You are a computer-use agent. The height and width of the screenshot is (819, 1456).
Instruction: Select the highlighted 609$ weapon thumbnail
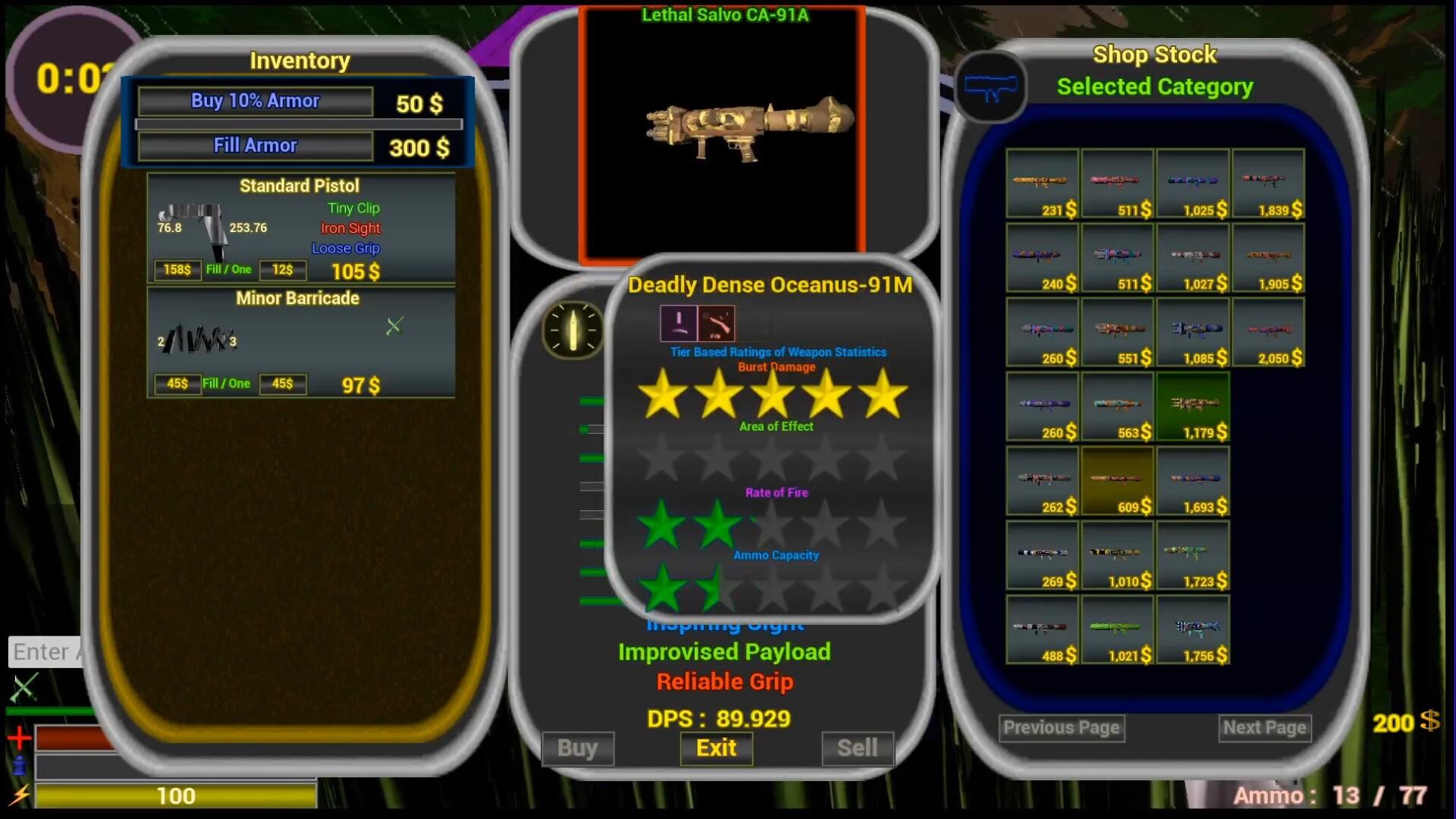[x=1117, y=479]
